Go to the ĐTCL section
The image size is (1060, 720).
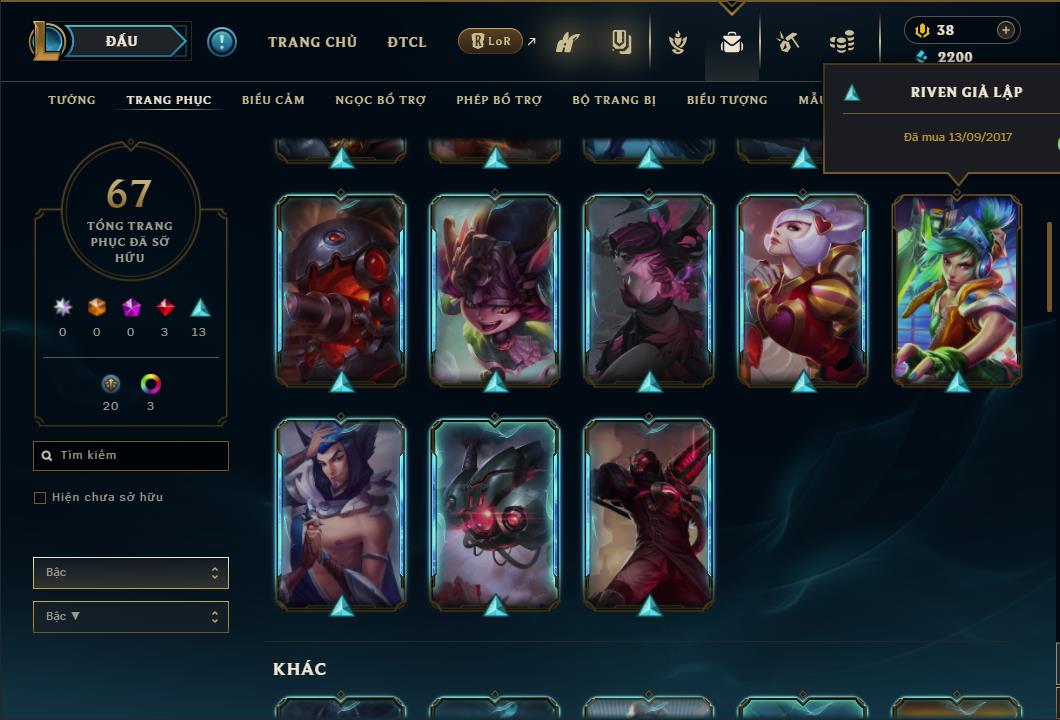[407, 42]
